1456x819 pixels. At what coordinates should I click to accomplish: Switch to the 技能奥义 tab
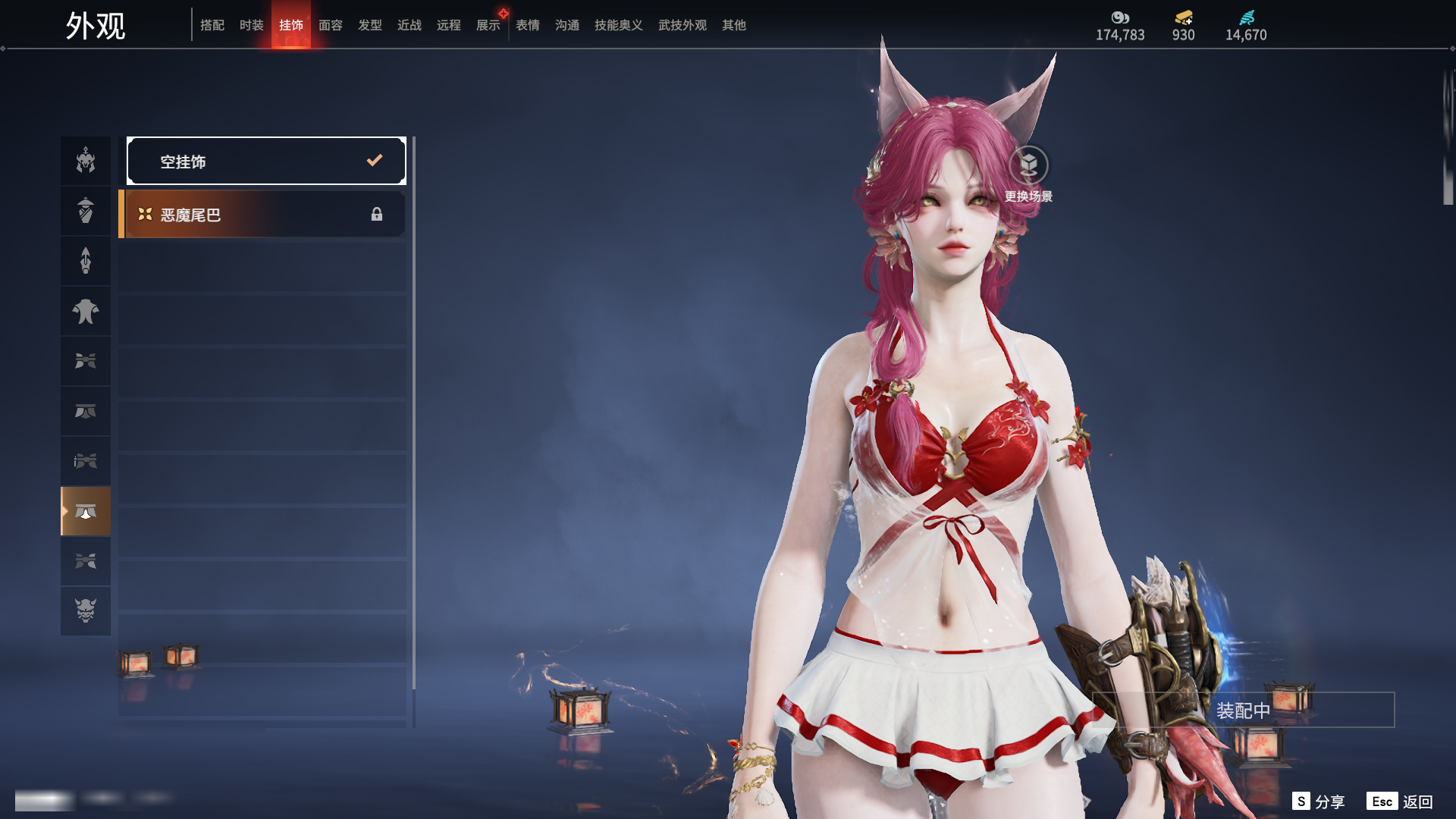click(x=619, y=25)
